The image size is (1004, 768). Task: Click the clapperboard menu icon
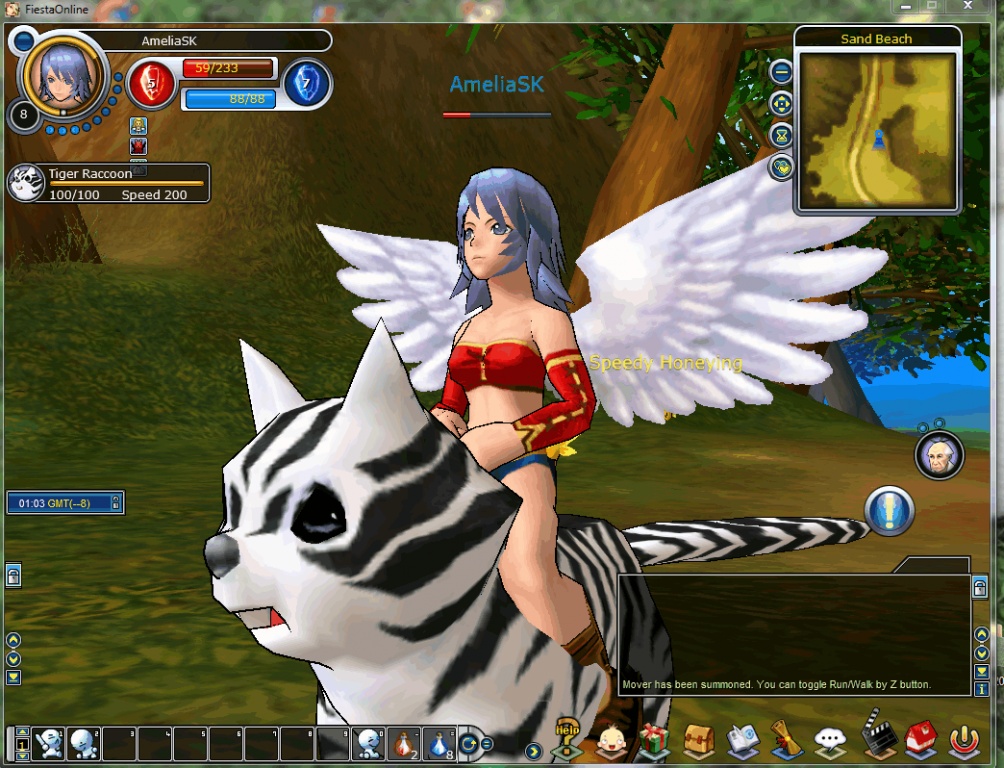point(878,739)
